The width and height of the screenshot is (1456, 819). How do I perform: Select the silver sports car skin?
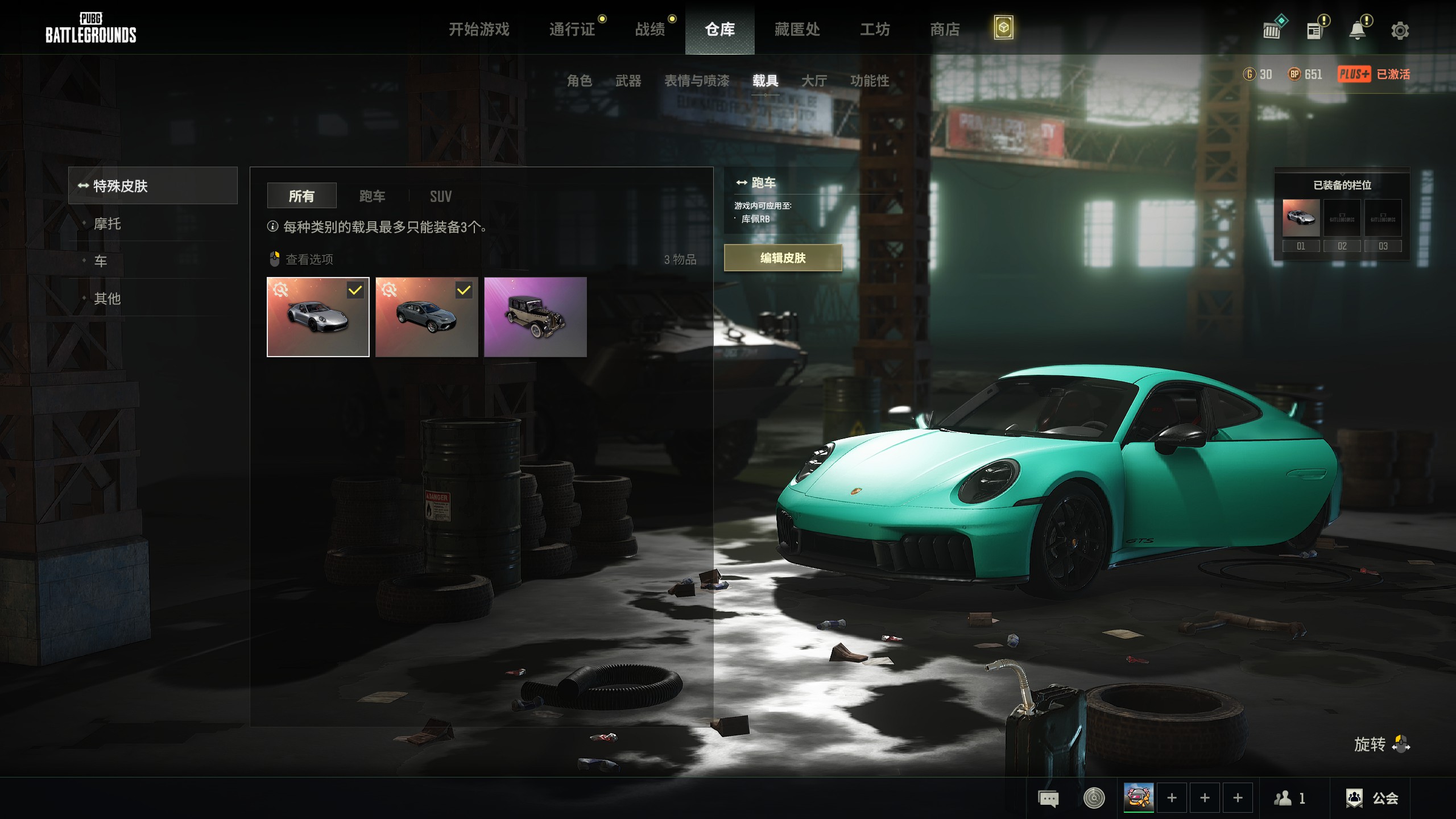point(318,317)
